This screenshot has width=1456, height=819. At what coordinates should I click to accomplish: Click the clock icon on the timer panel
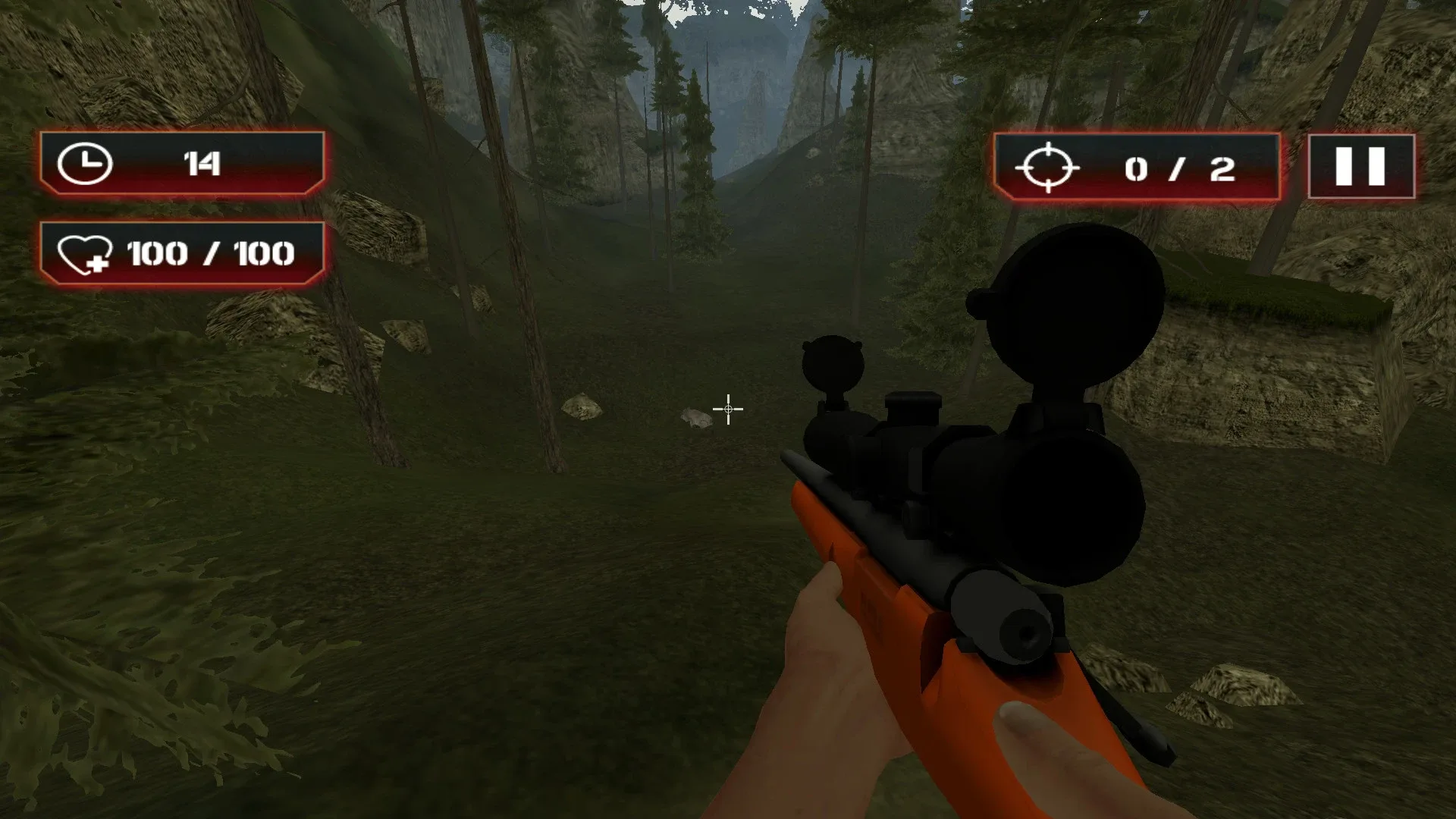tap(86, 164)
